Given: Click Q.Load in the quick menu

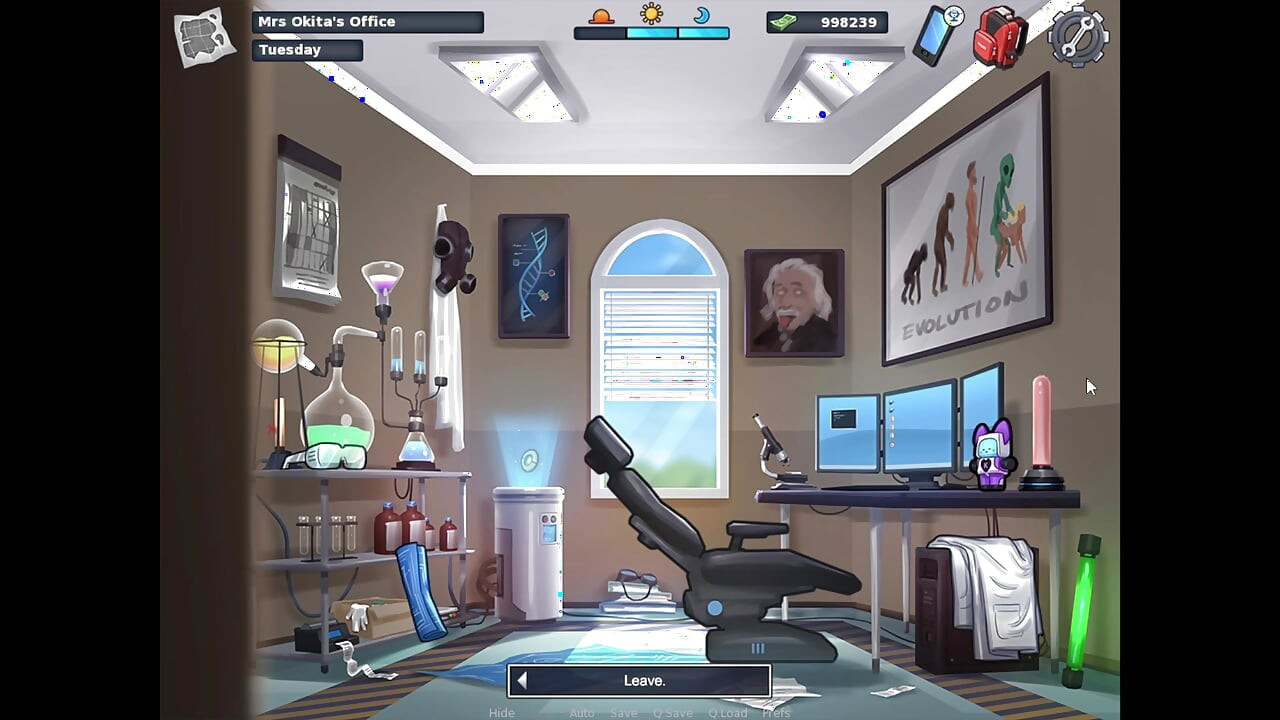Looking at the screenshot, I should (728, 712).
